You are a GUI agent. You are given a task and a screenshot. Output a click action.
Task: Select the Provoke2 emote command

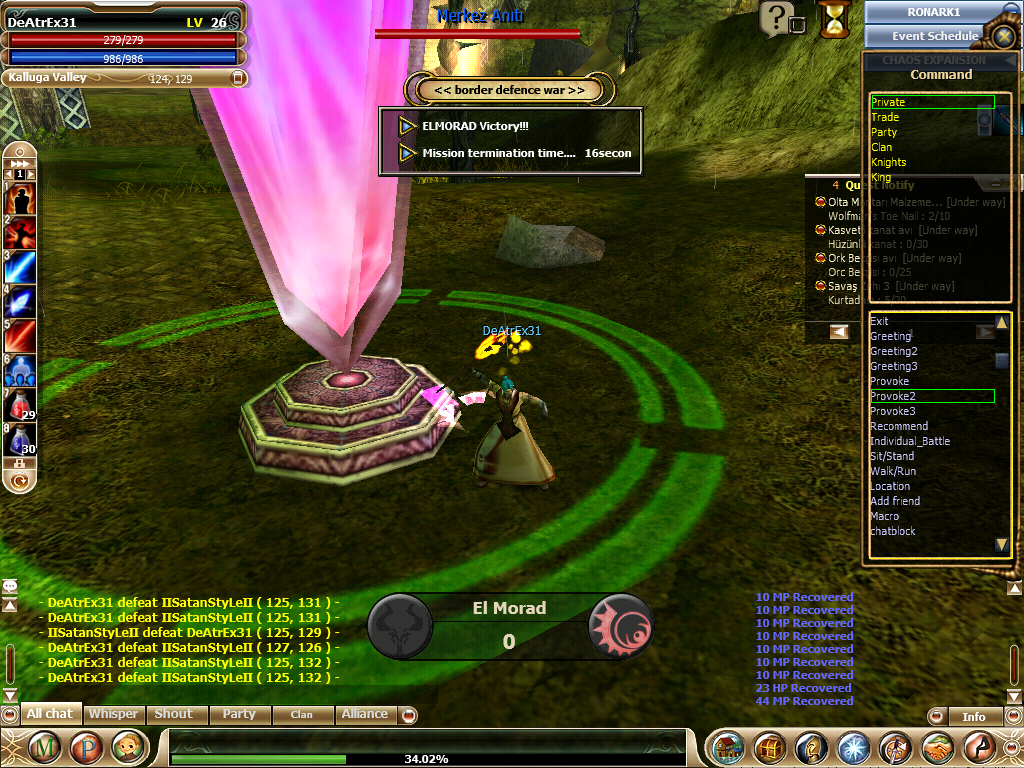click(x=893, y=396)
